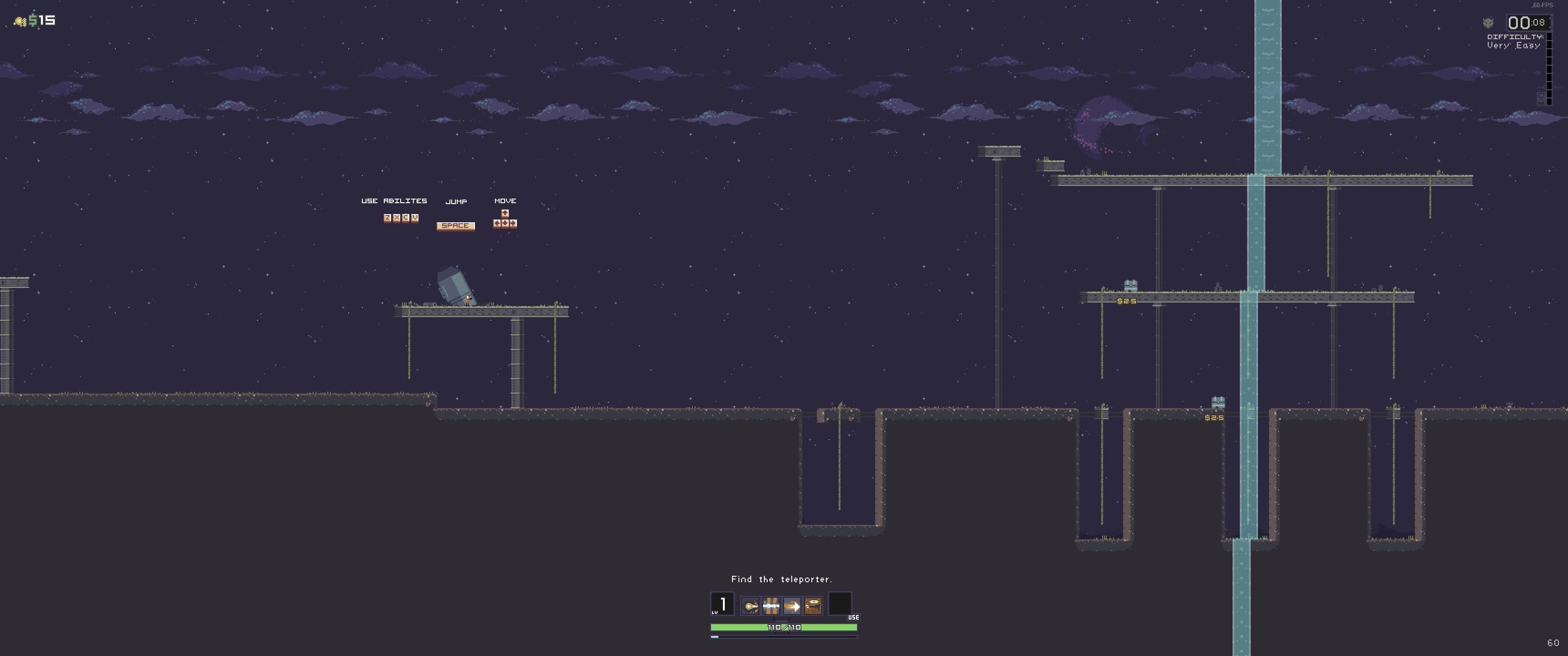Activate the Full Metal Jacket beam skill
The image size is (1568, 656).
point(771,605)
